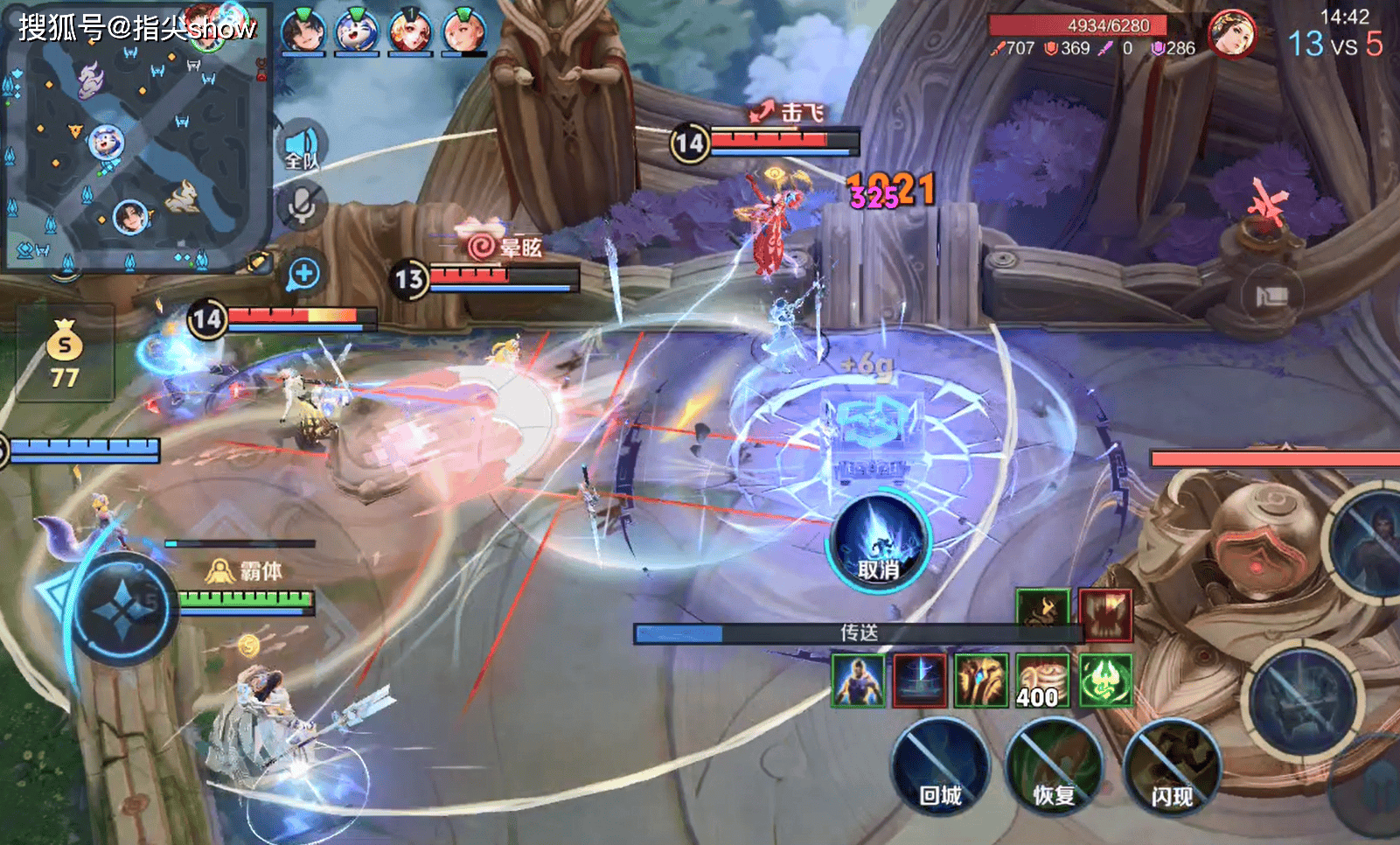Viewport: 1400px width, 845px height.
Task: Select the golden armor item slot
Action: [x=981, y=680]
